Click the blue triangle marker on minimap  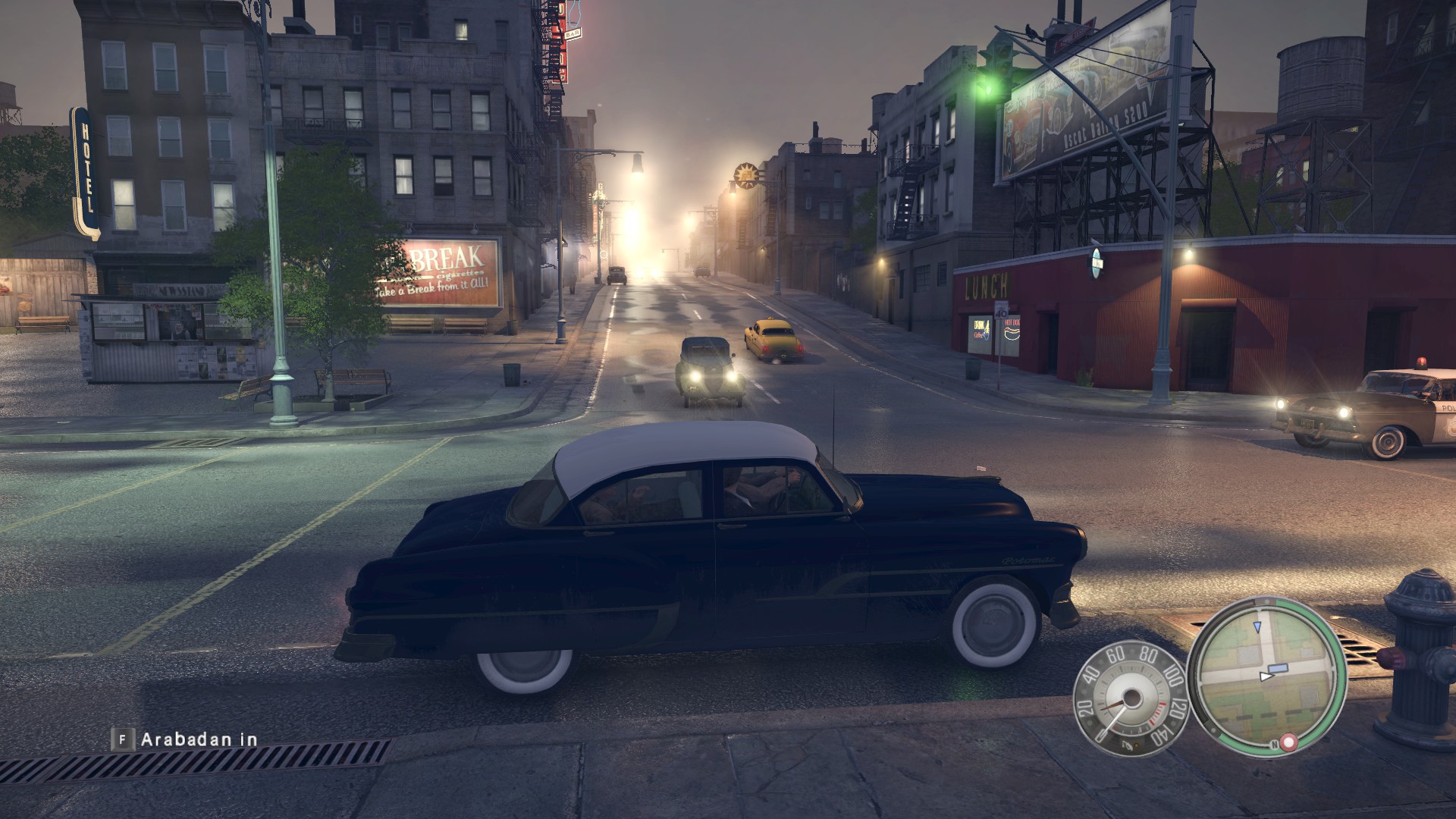click(1258, 626)
